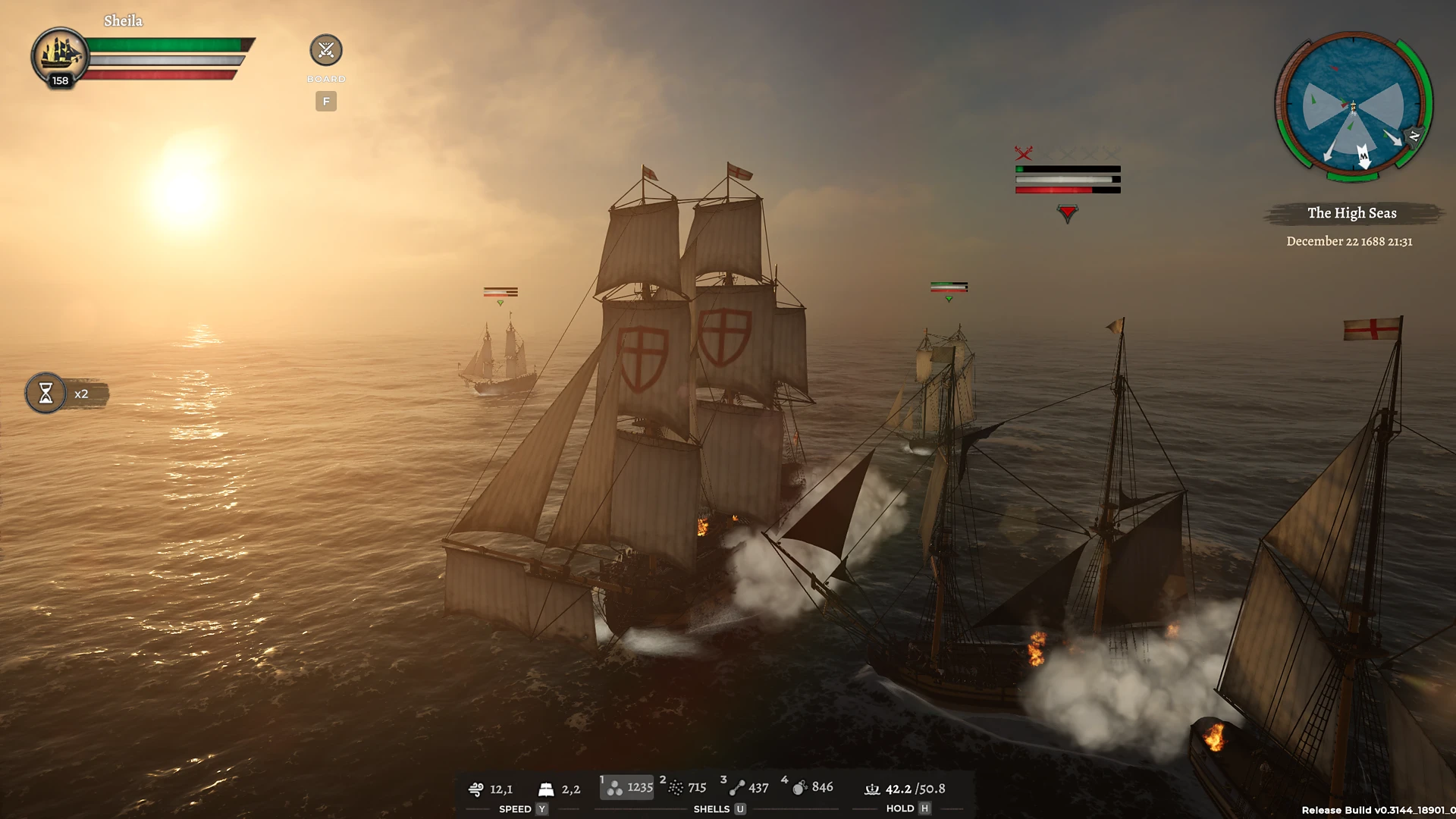This screenshot has width=1456, height=819.
Task: Toggle the x2 time acceleration
Action: (82, 394)
